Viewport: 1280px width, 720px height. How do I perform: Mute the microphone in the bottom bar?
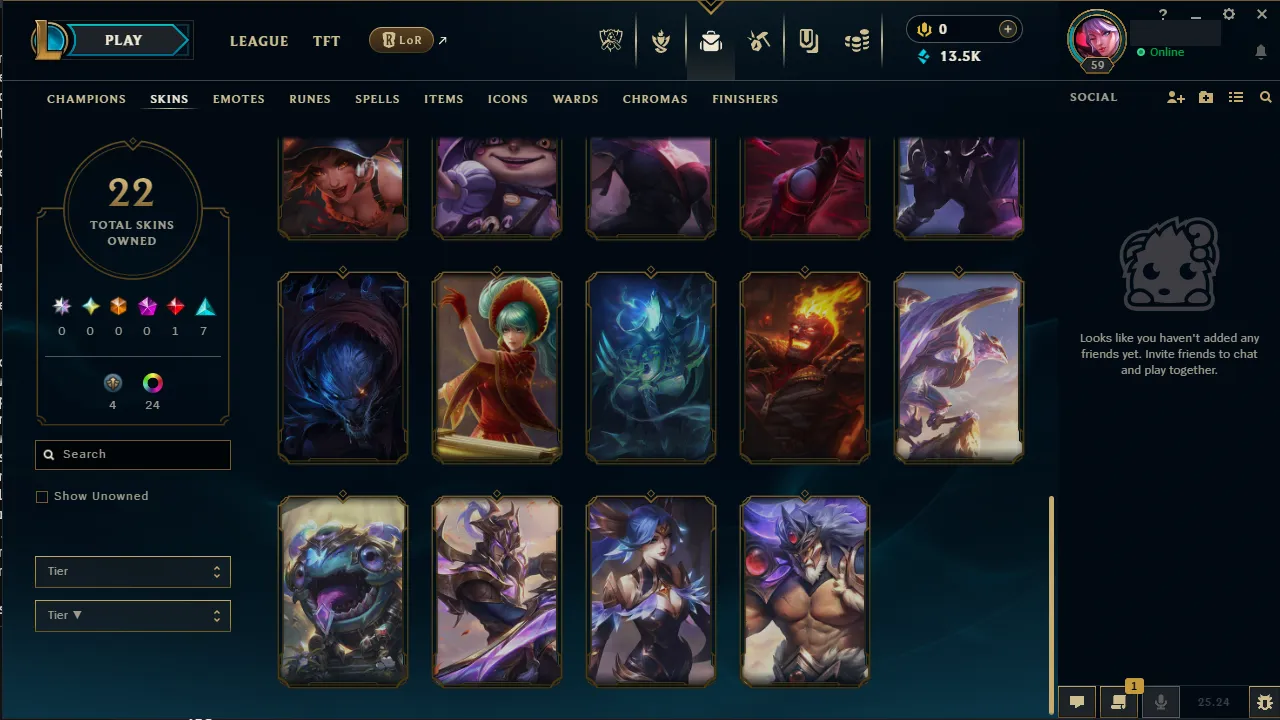[1161, 701]
